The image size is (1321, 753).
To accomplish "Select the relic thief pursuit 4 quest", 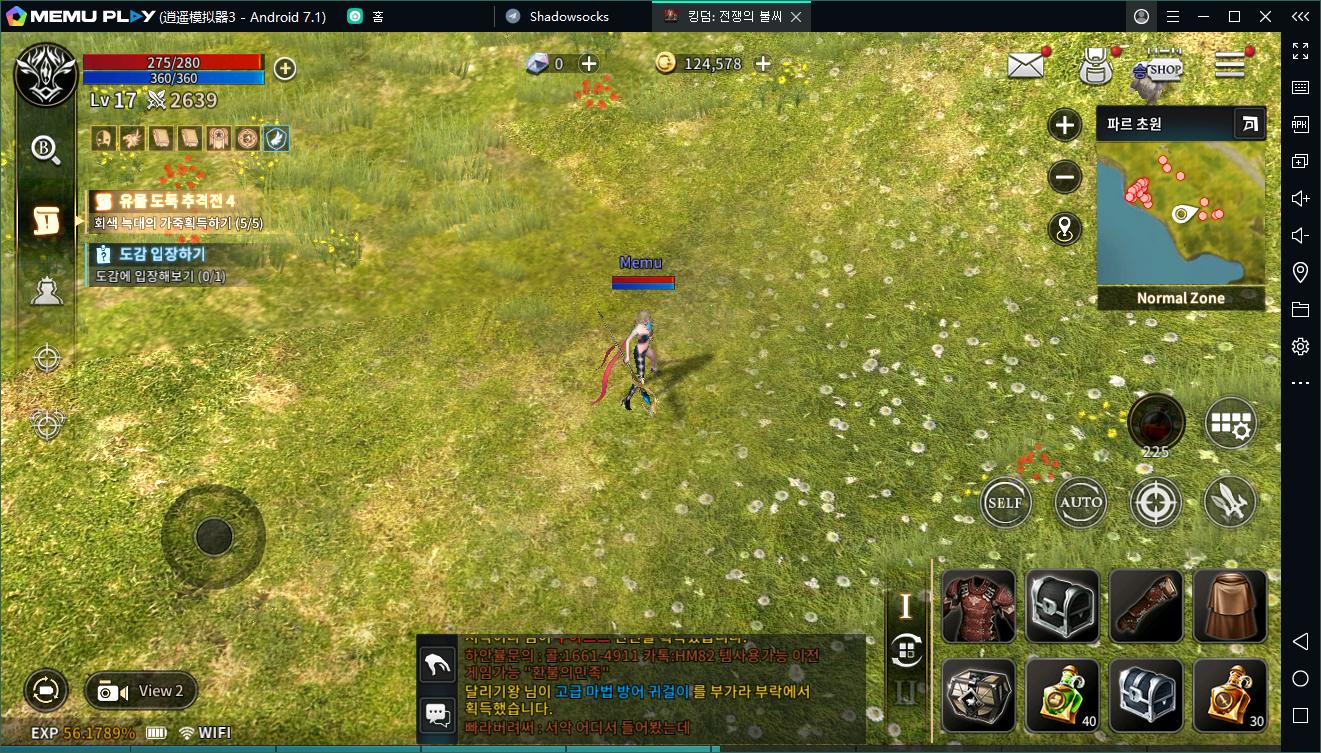I will coord(177,201).
